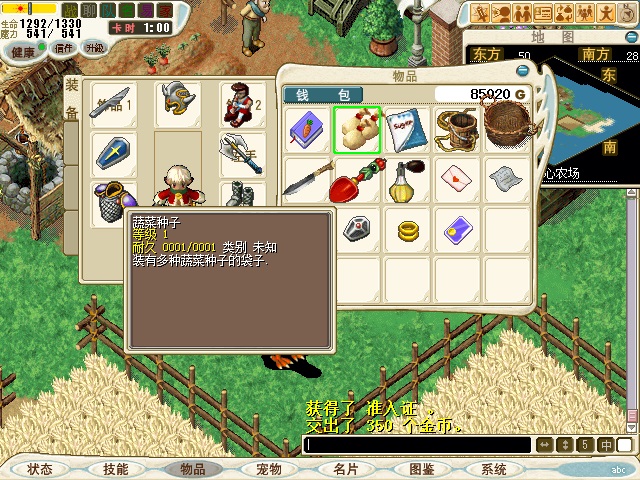Select the gold ring item
This screenshot has height=480, width=640.
pos(407,231)
